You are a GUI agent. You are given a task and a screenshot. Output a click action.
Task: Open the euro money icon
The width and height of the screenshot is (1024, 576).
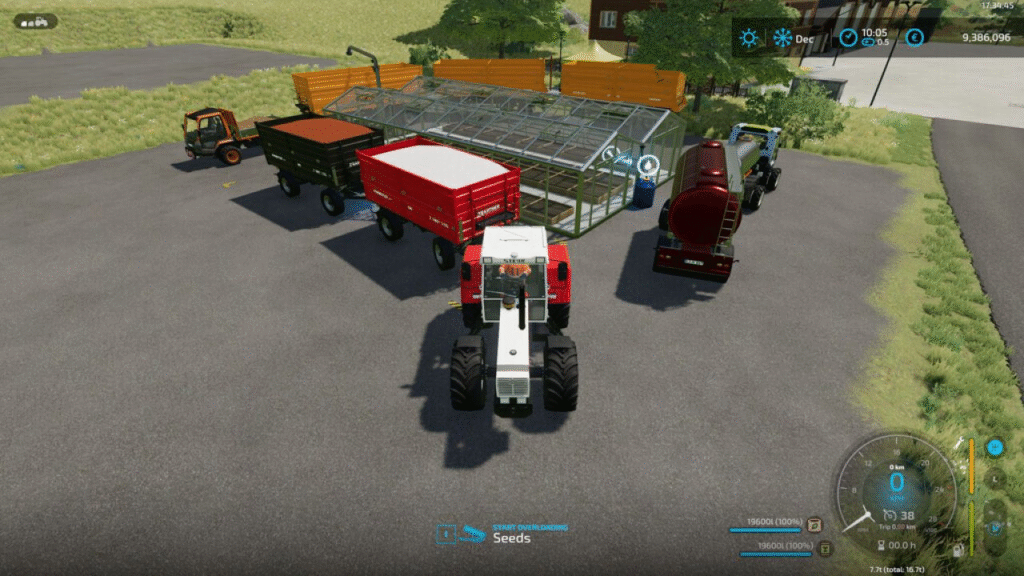click(914, 38)
